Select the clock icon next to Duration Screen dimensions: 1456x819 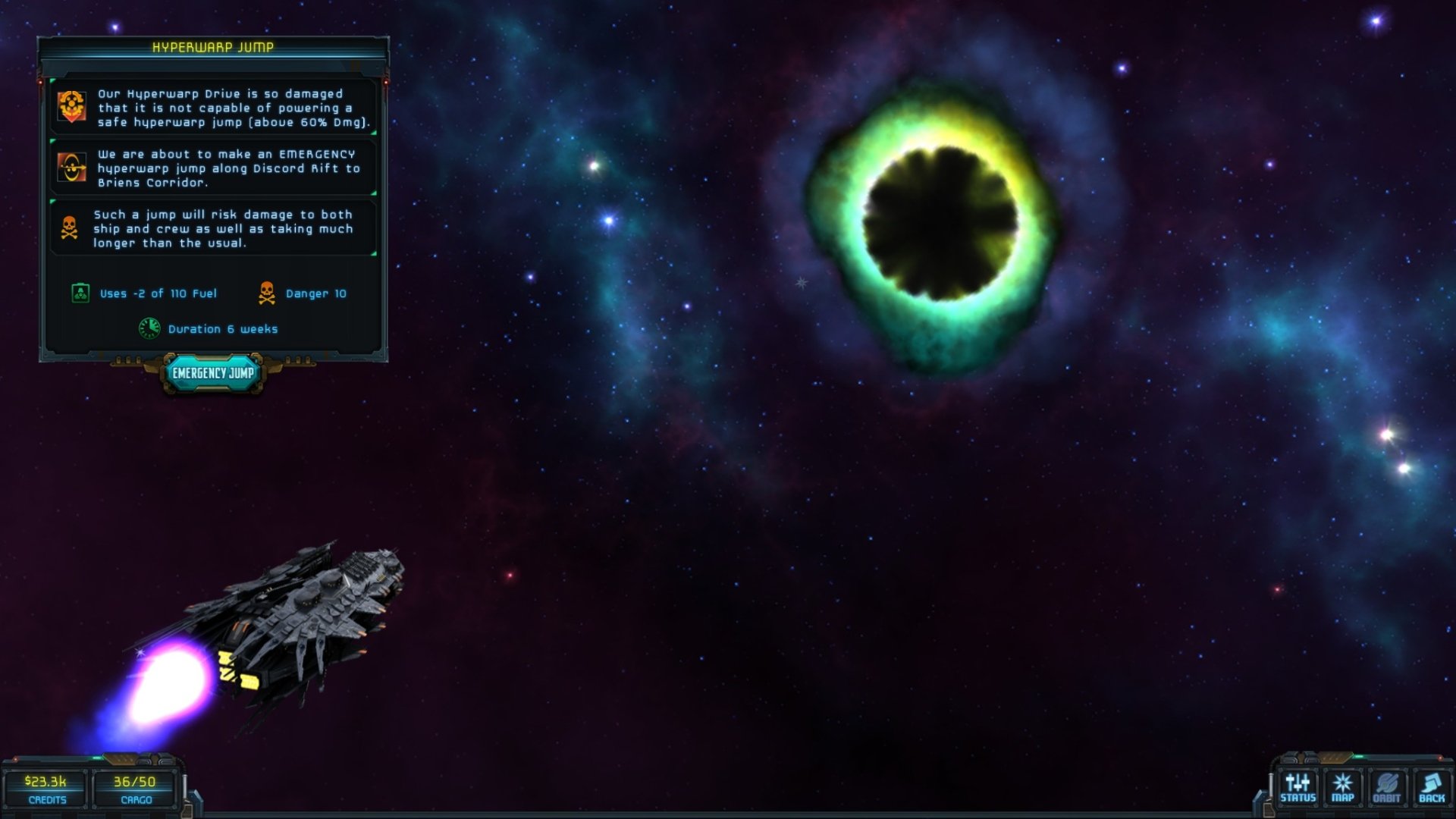[150, 329]
